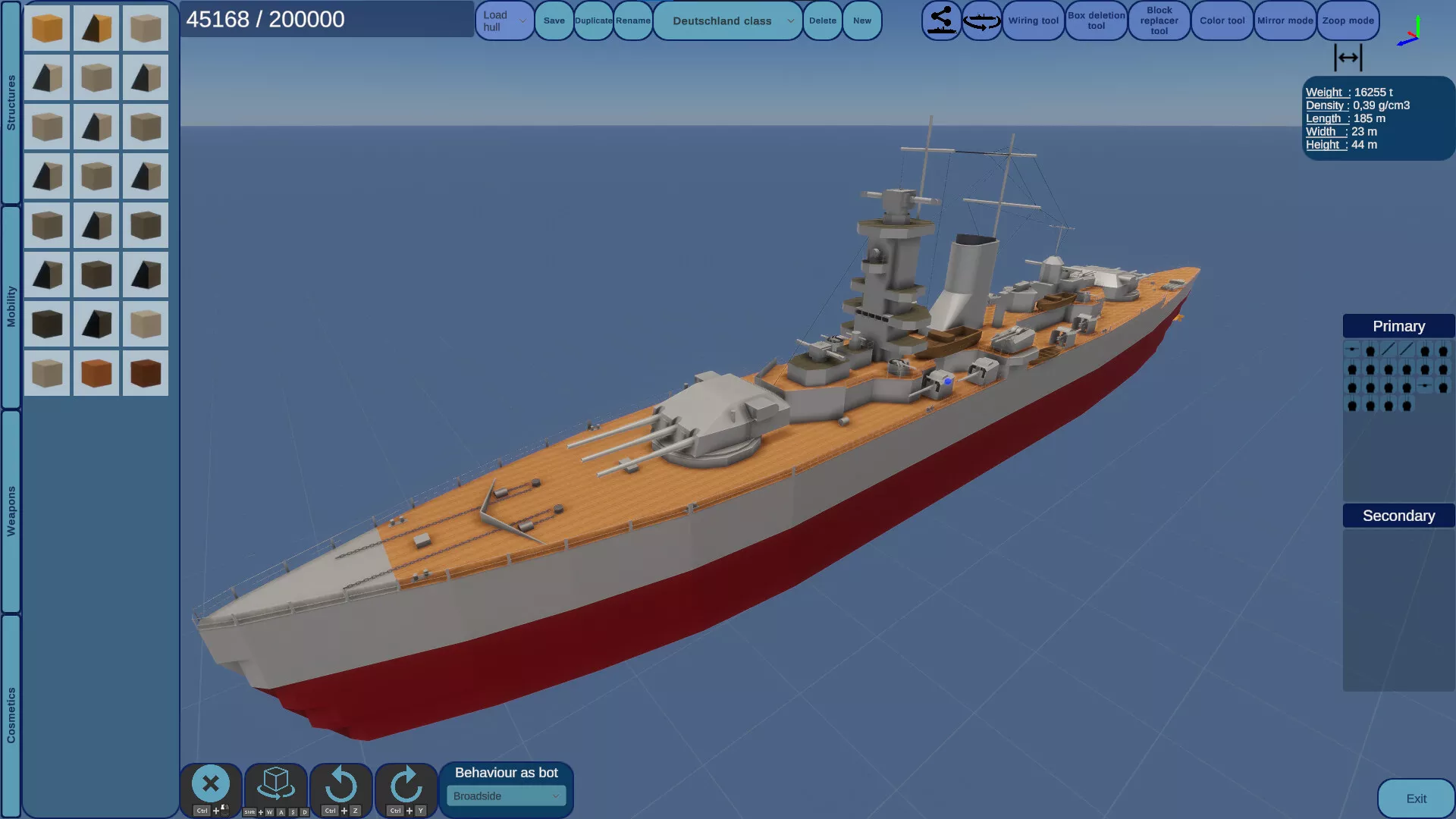Select the bright orange cube block
Viewport: 1456px width, 819px height.
click(x=47, y=28)
